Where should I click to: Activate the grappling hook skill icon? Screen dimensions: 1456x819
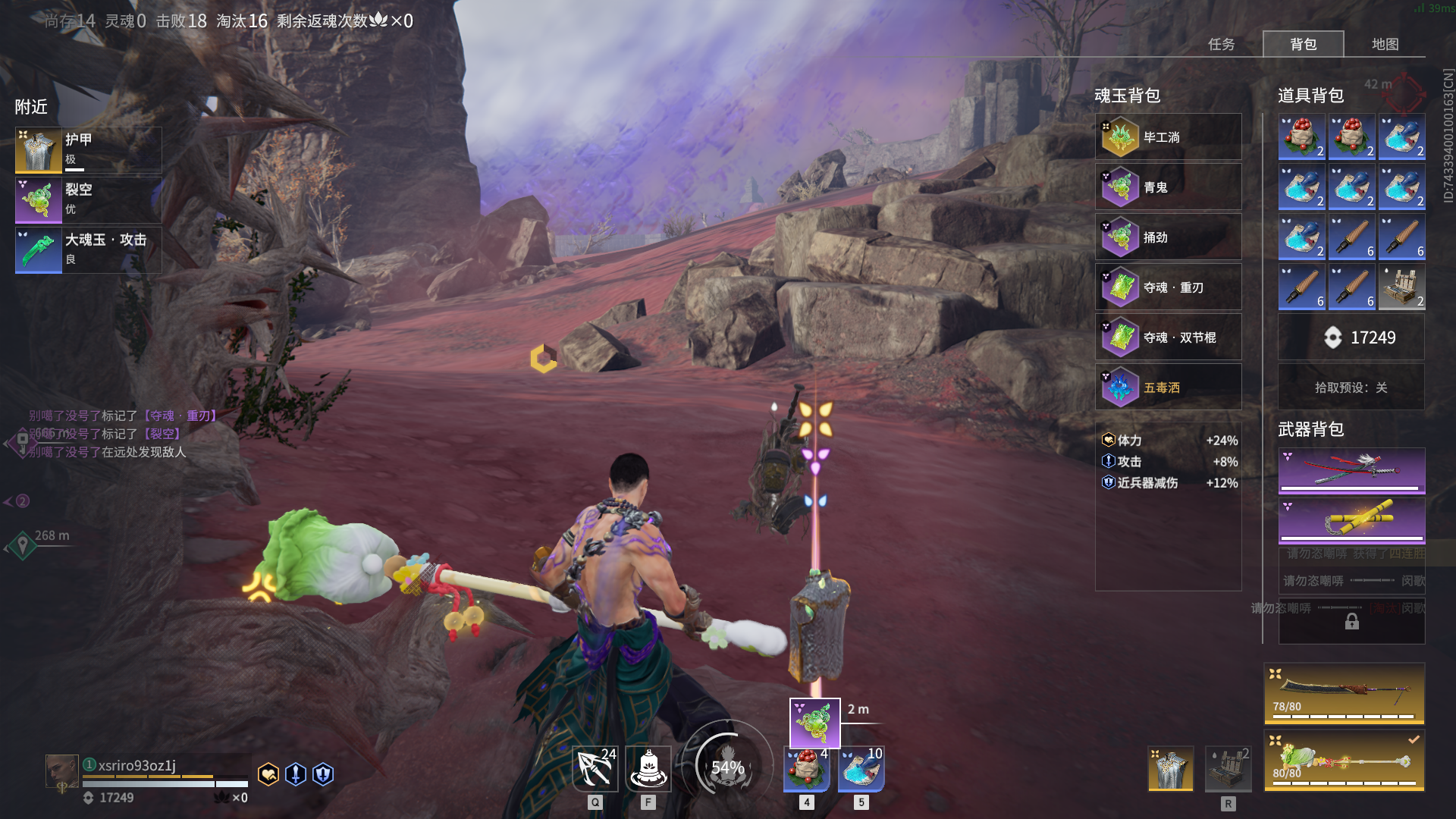(x=595, y=769)
